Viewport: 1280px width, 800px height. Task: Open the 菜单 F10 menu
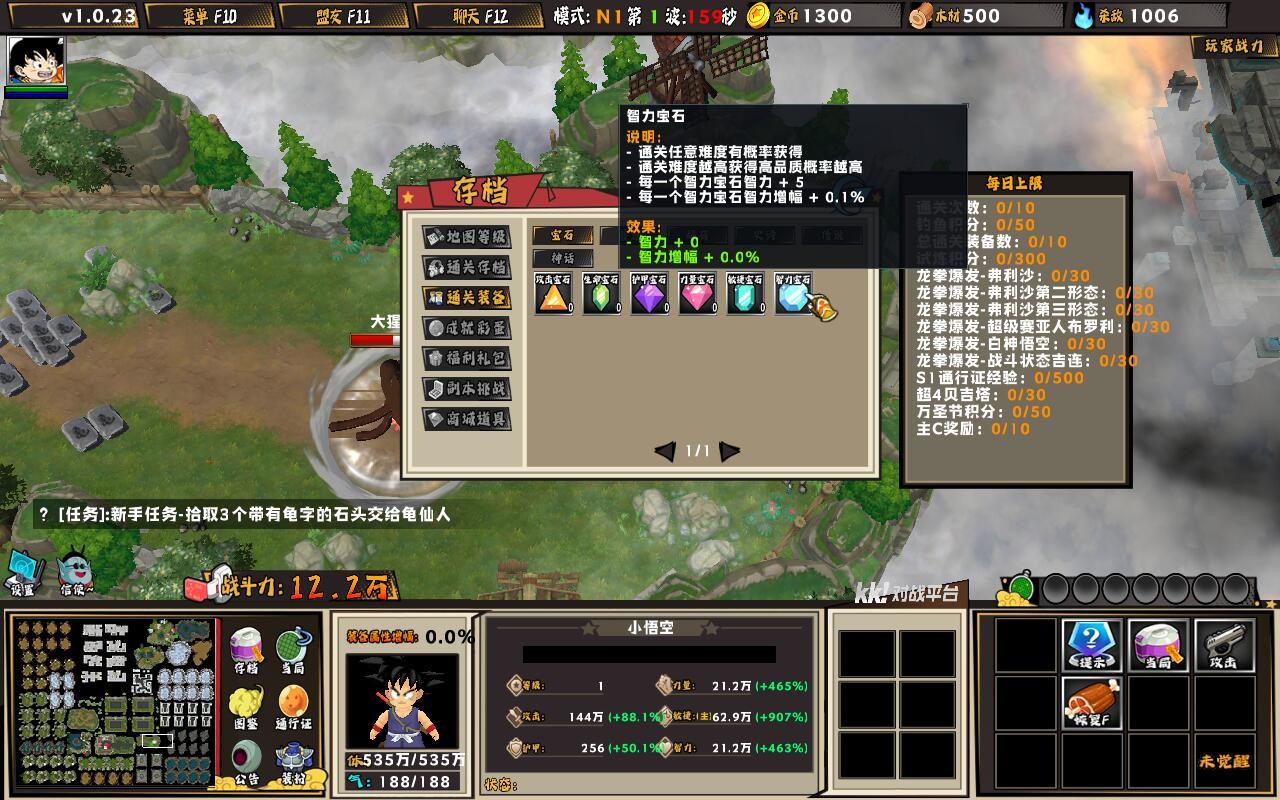[x=209, y=16]
